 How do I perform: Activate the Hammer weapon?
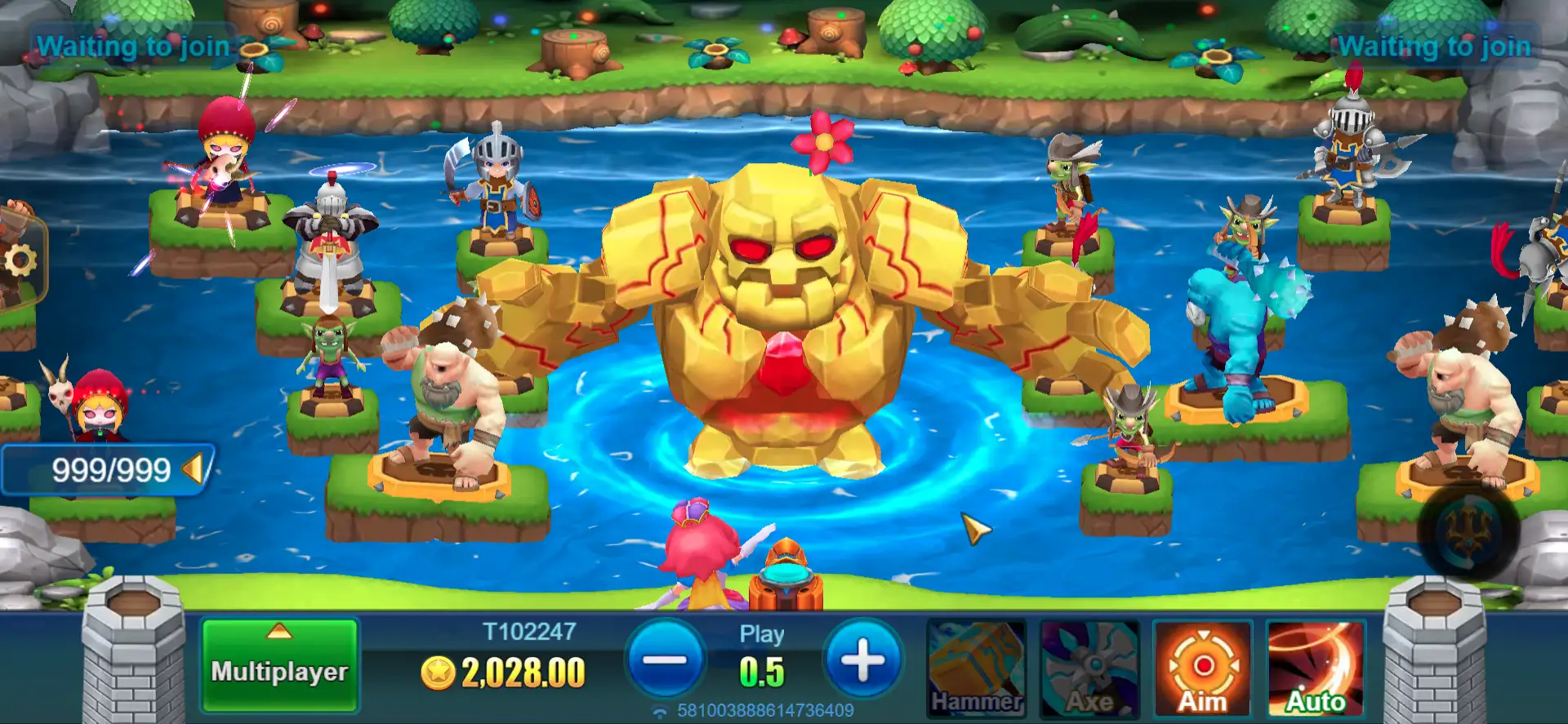[x=977, y=669]
